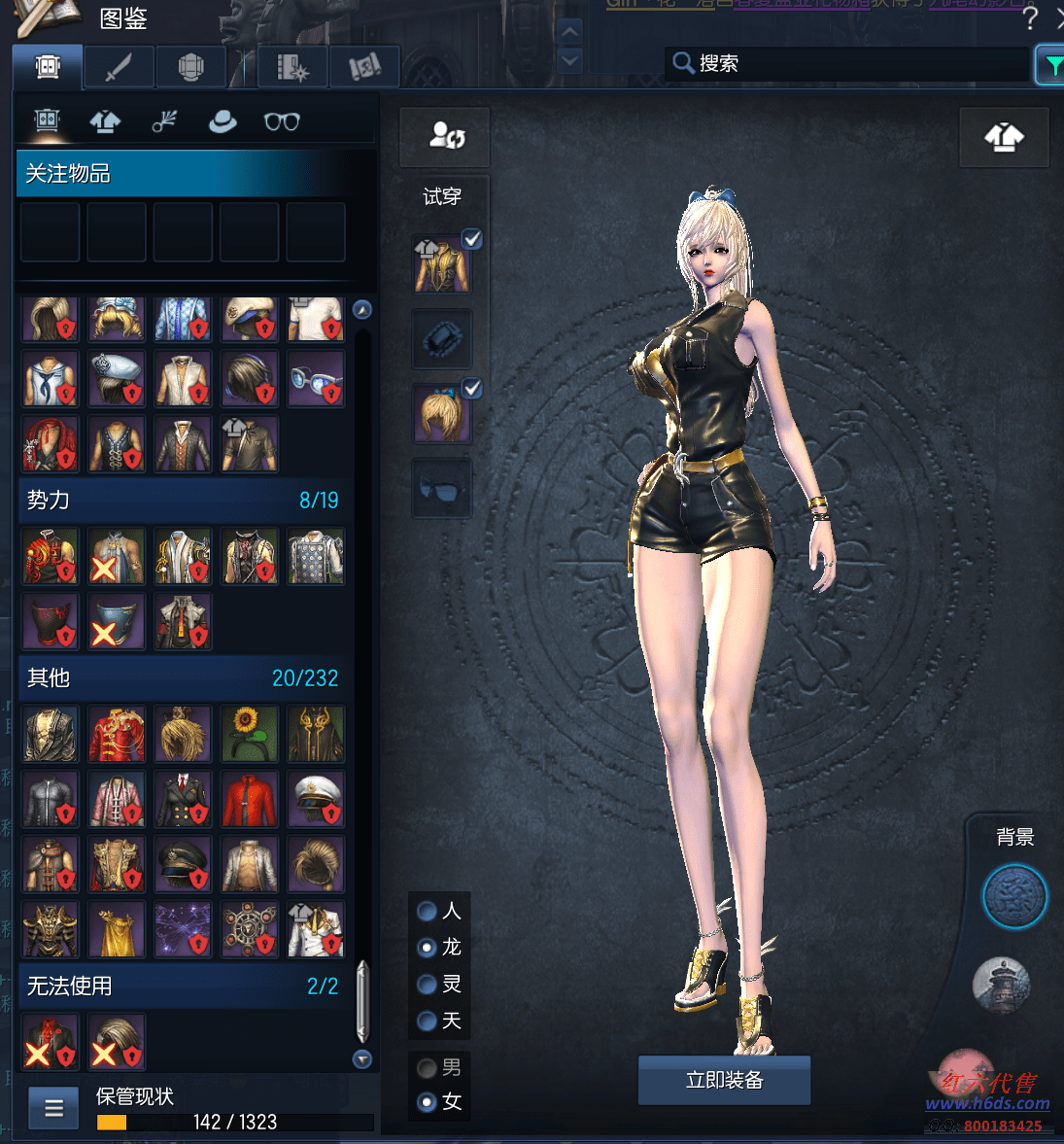
Task: Choose the temple scenery background option
Action: click(x=1001, y=984)
